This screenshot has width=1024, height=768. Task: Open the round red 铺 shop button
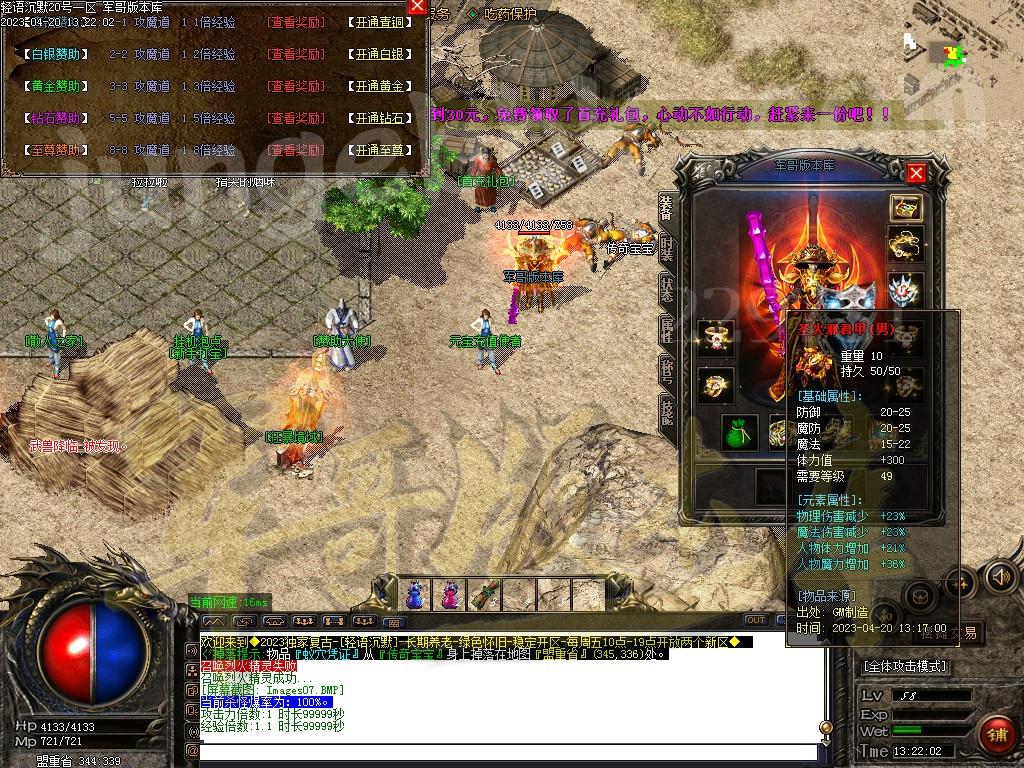[x=995, y=735]
